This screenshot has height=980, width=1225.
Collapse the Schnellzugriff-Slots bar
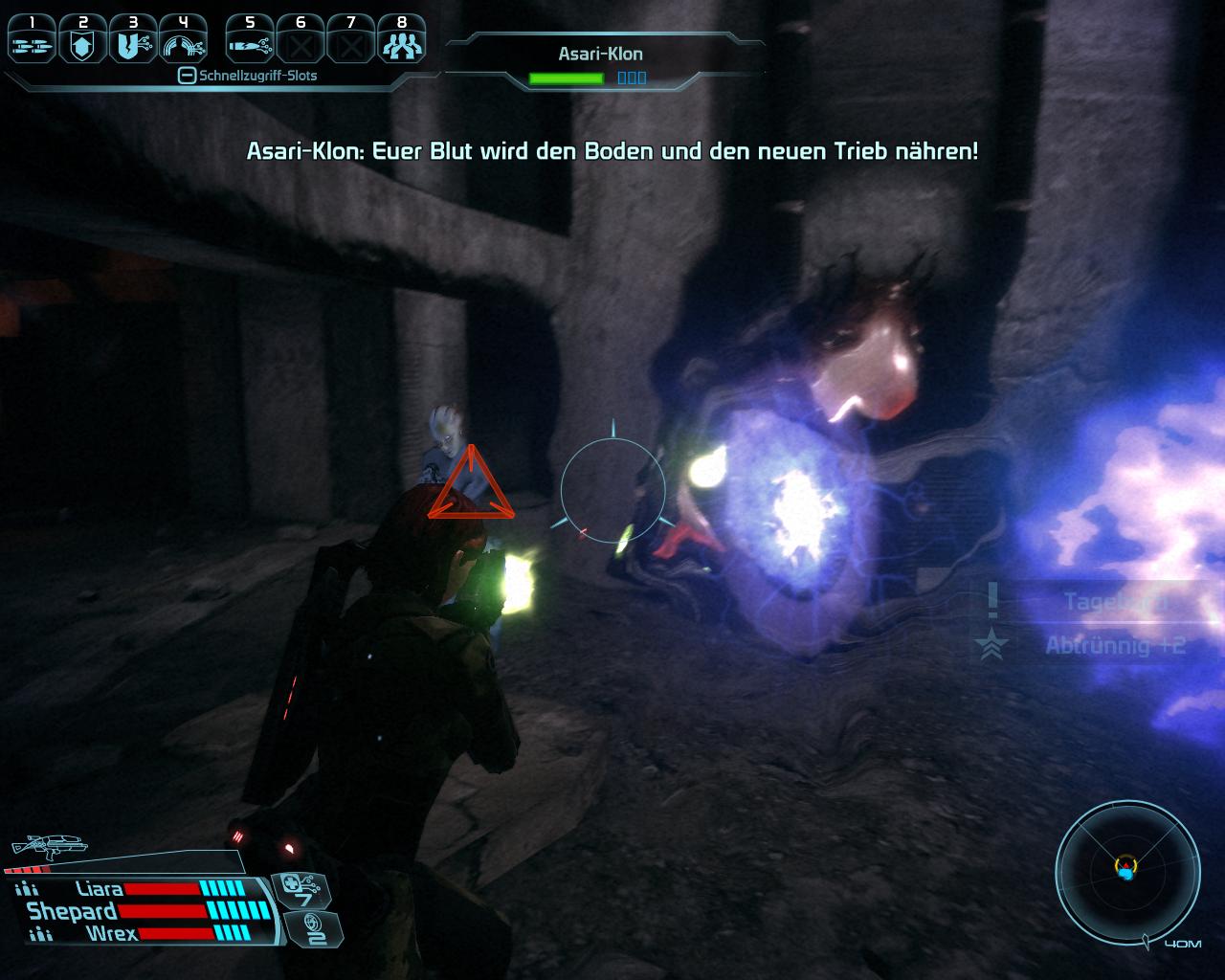pos(188,76)
